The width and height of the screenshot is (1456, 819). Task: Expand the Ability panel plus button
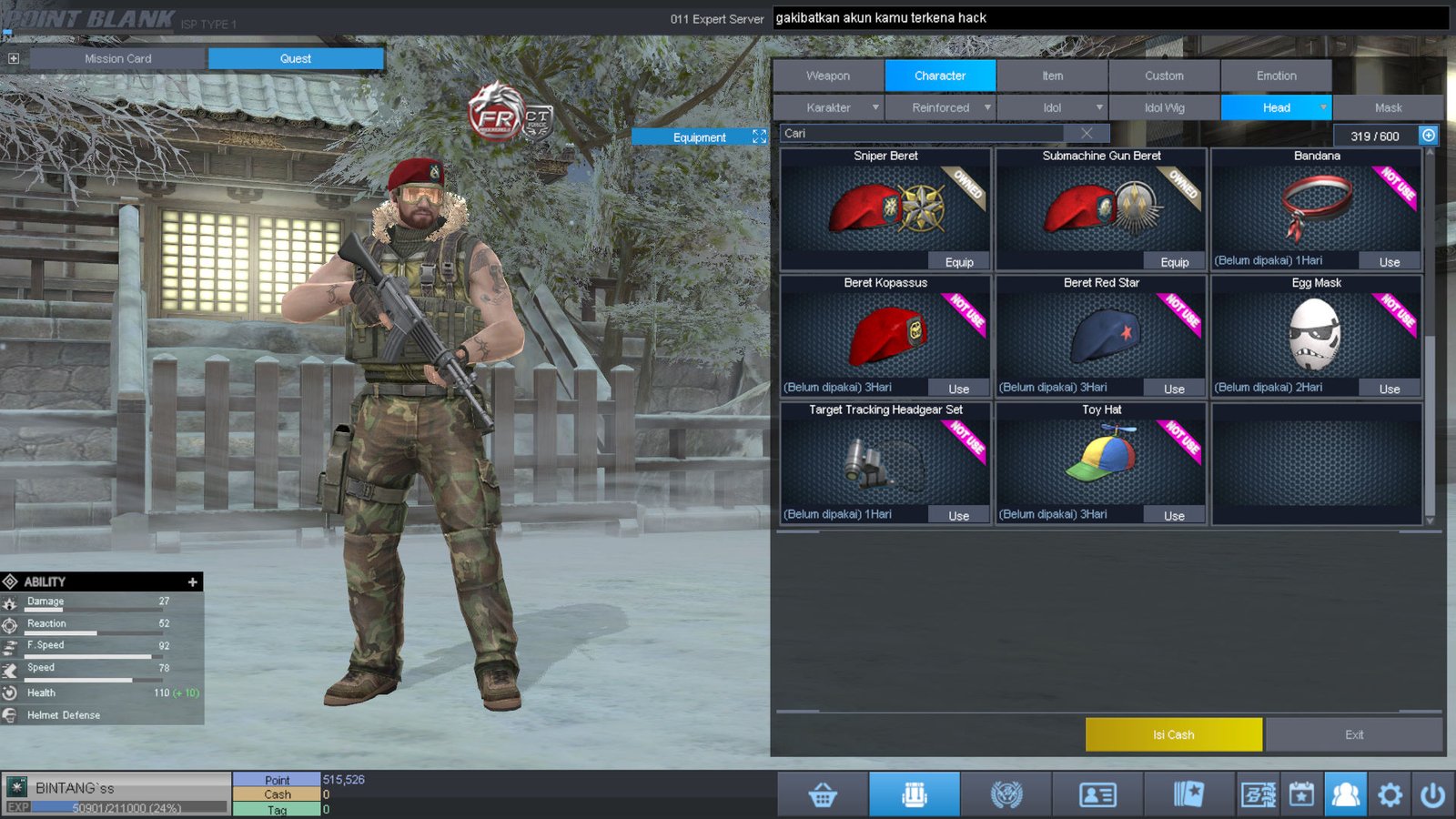(x=192, y=581)
